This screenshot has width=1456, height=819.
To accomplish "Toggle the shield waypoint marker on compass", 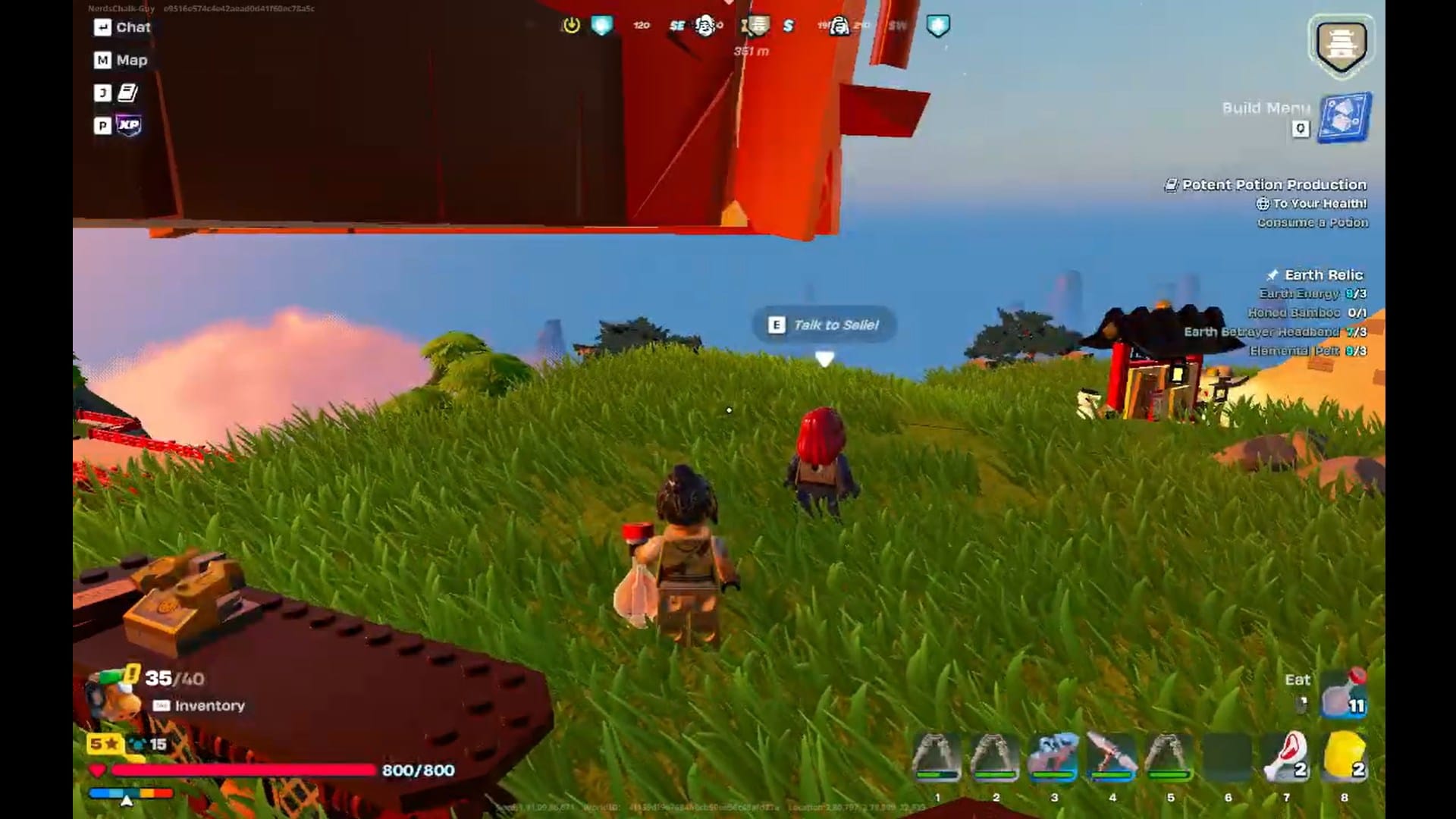I will pos(937,24).
